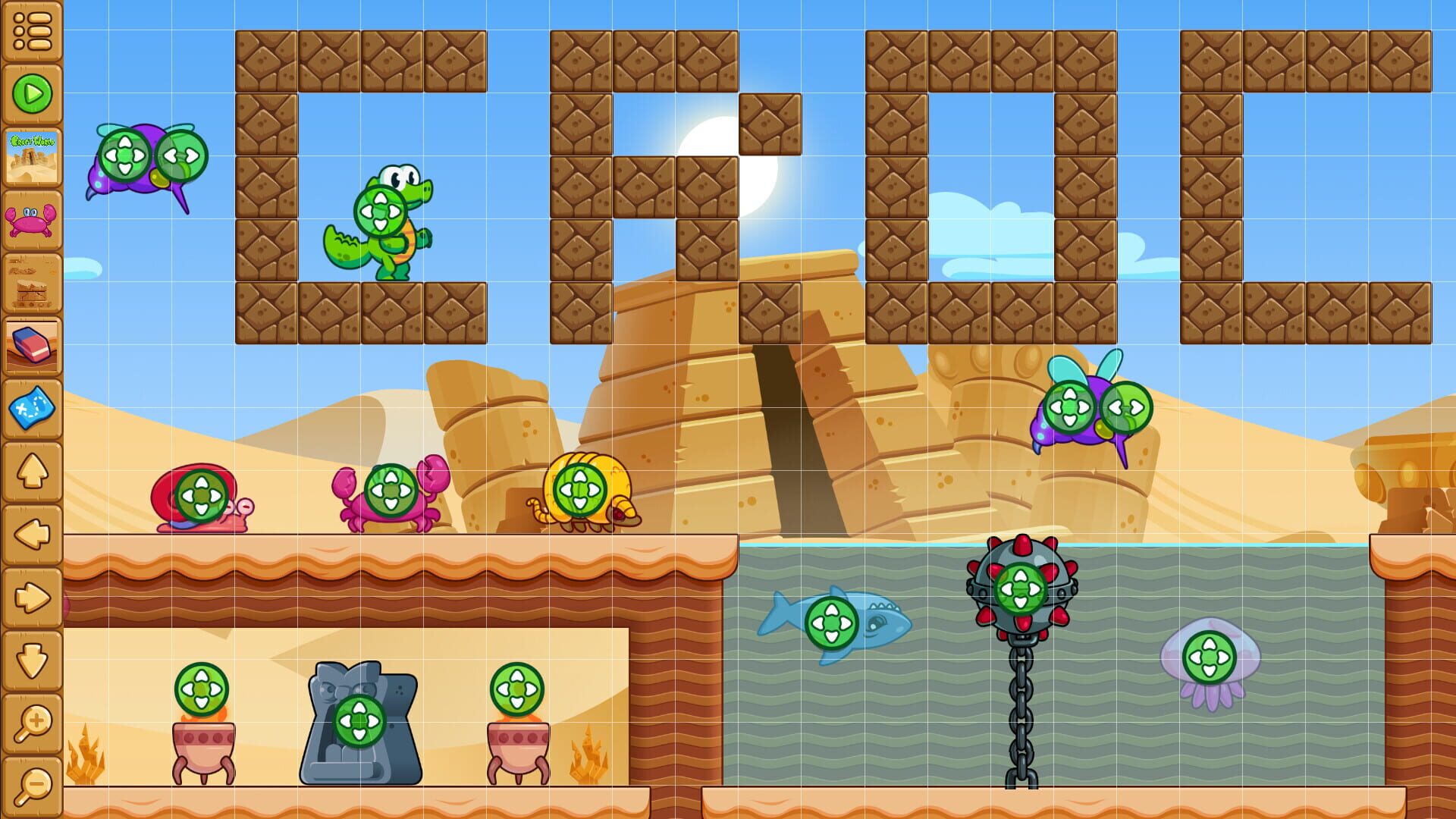The height and width of the screenshot is (819, 1456).
Task: Open the level editor menu grid icon
Action: (32, 30)
